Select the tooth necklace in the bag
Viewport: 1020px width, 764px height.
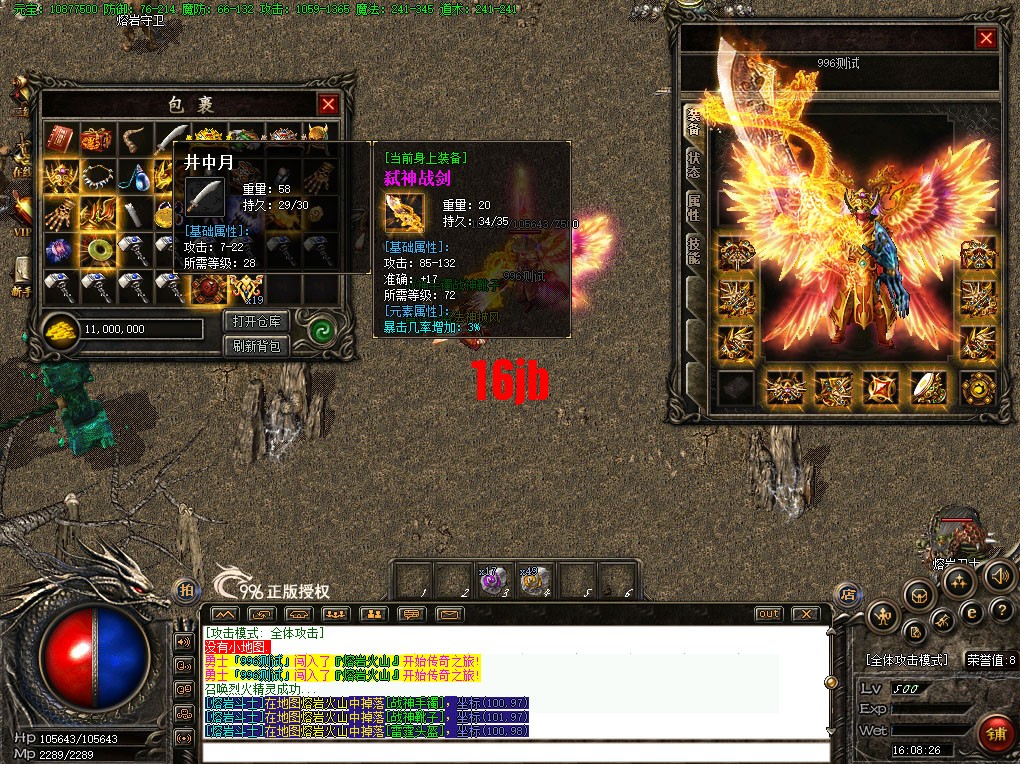[x=97, y=177]
